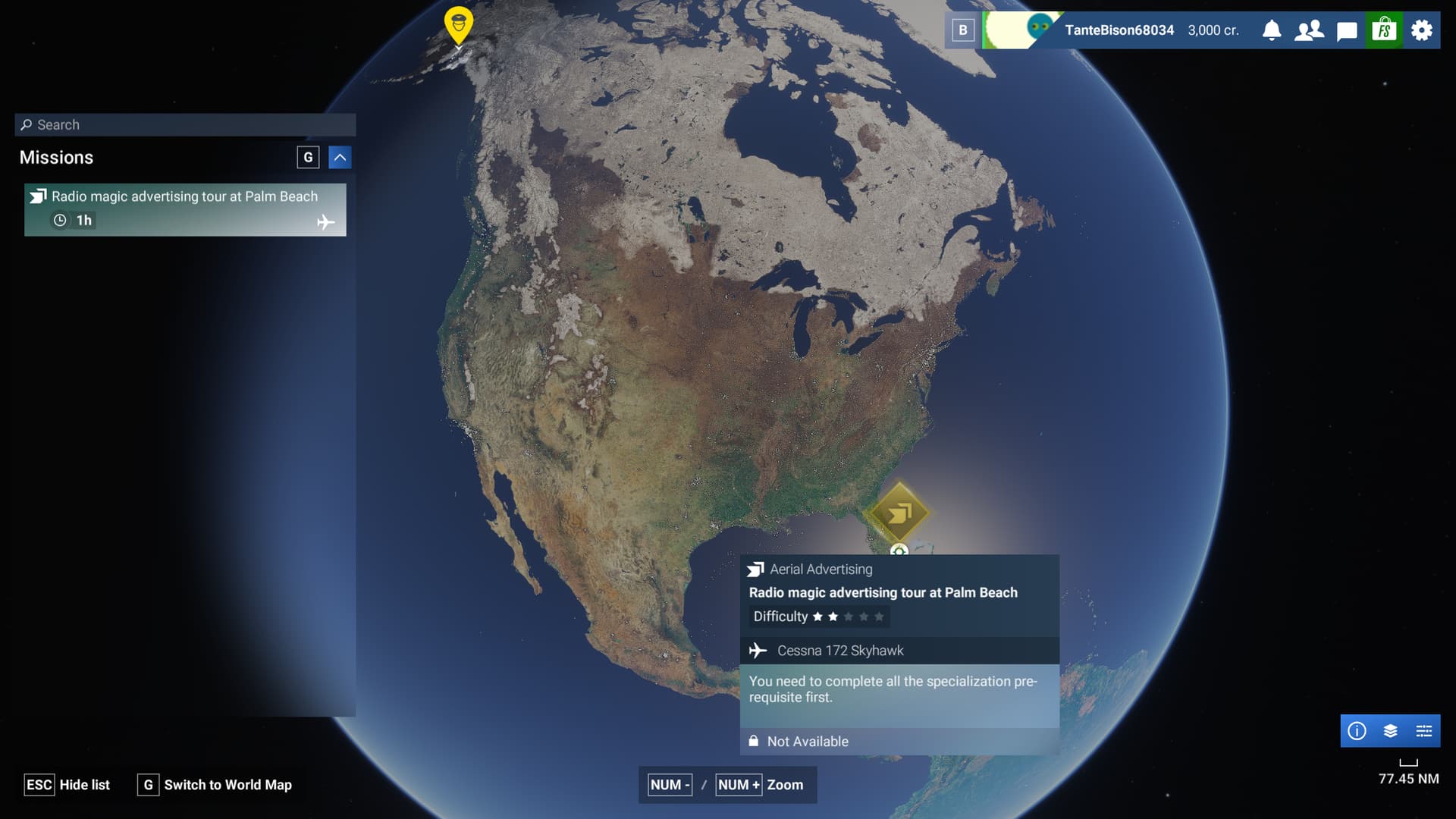The width and height of the screenshot is (1456, 819).
Task: Open the FS Marketplace shopping bag icon
Action: (x=1385, y=30)
